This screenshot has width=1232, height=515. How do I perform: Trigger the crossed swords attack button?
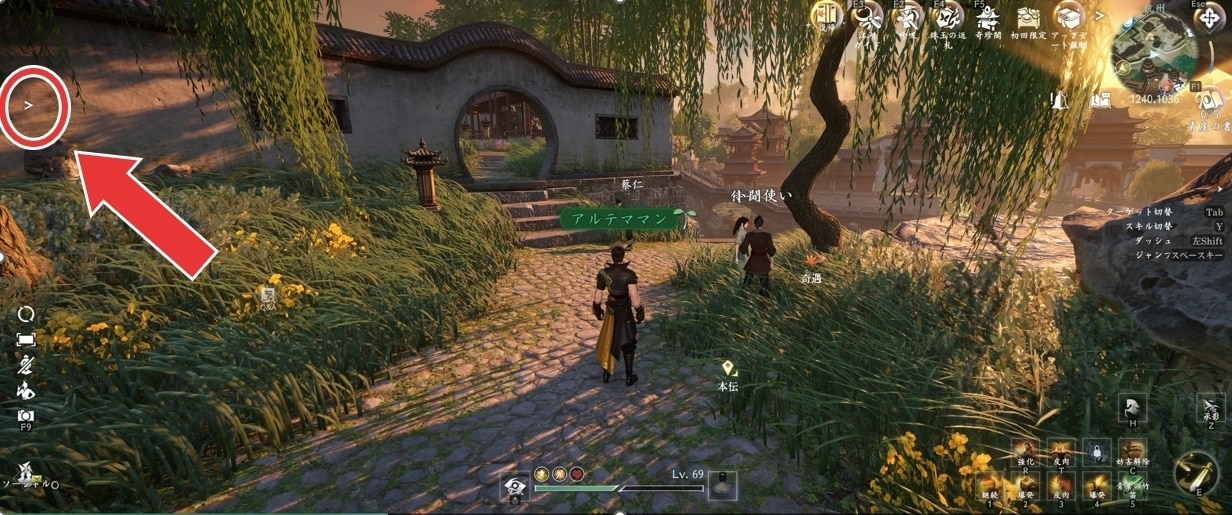click(1195, 471)
